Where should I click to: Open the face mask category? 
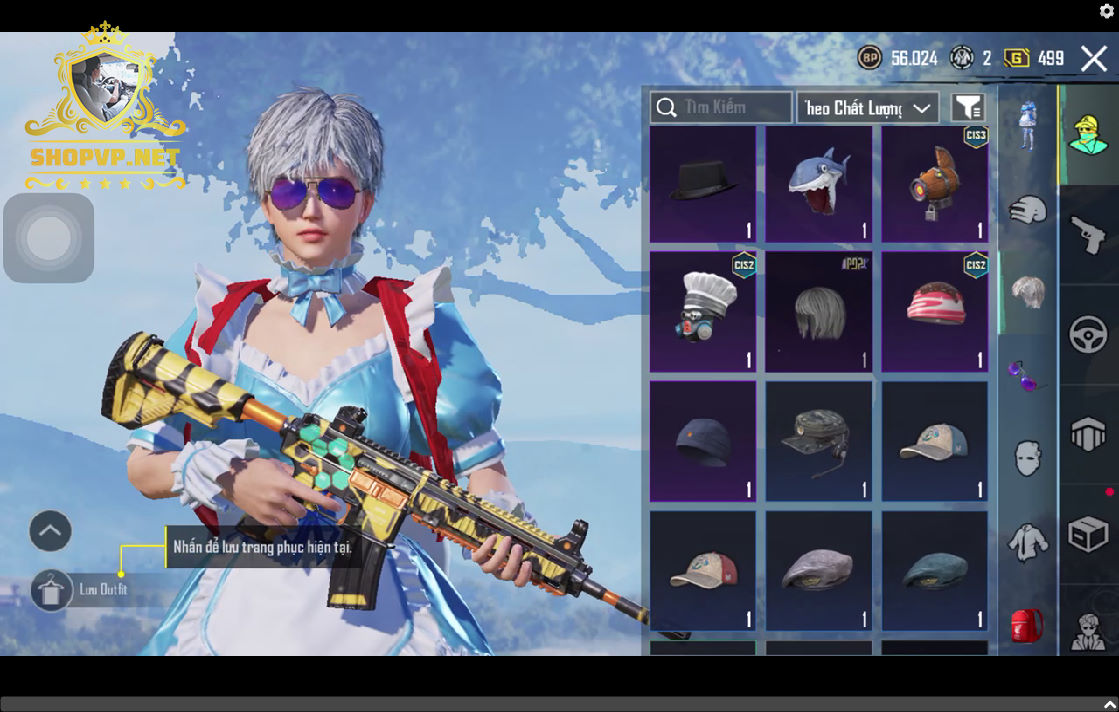click(x=1028, y=459)
